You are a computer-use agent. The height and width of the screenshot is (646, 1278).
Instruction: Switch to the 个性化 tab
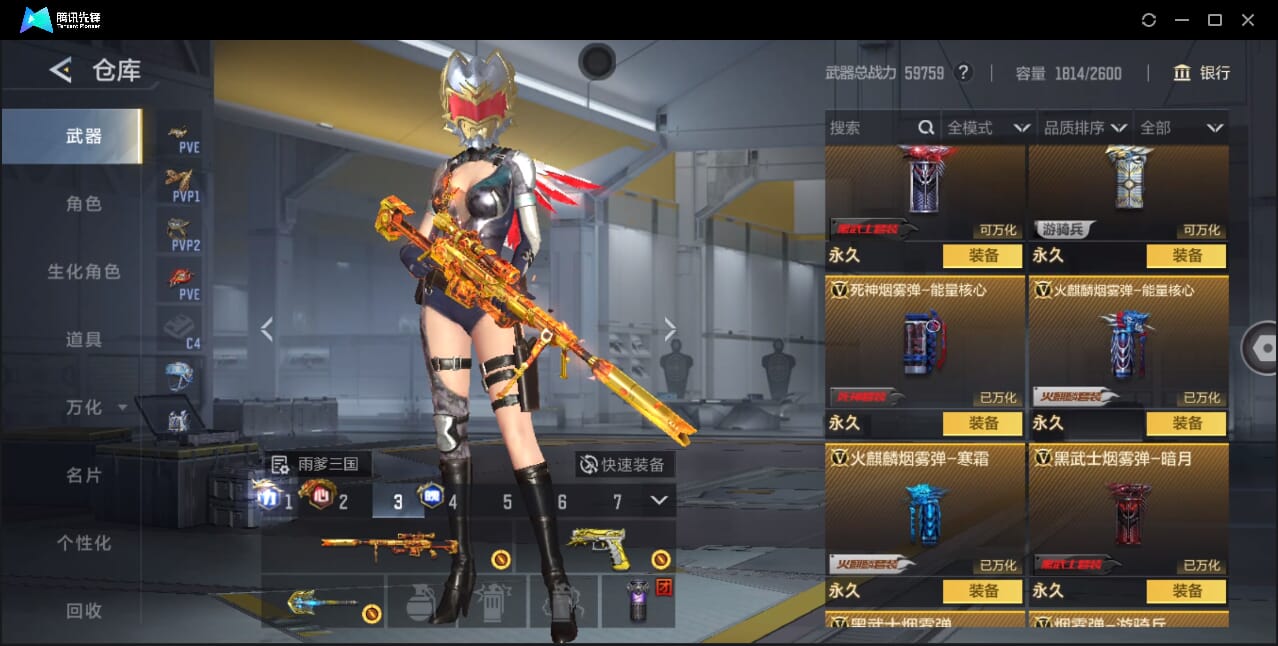tap(84, 543)
